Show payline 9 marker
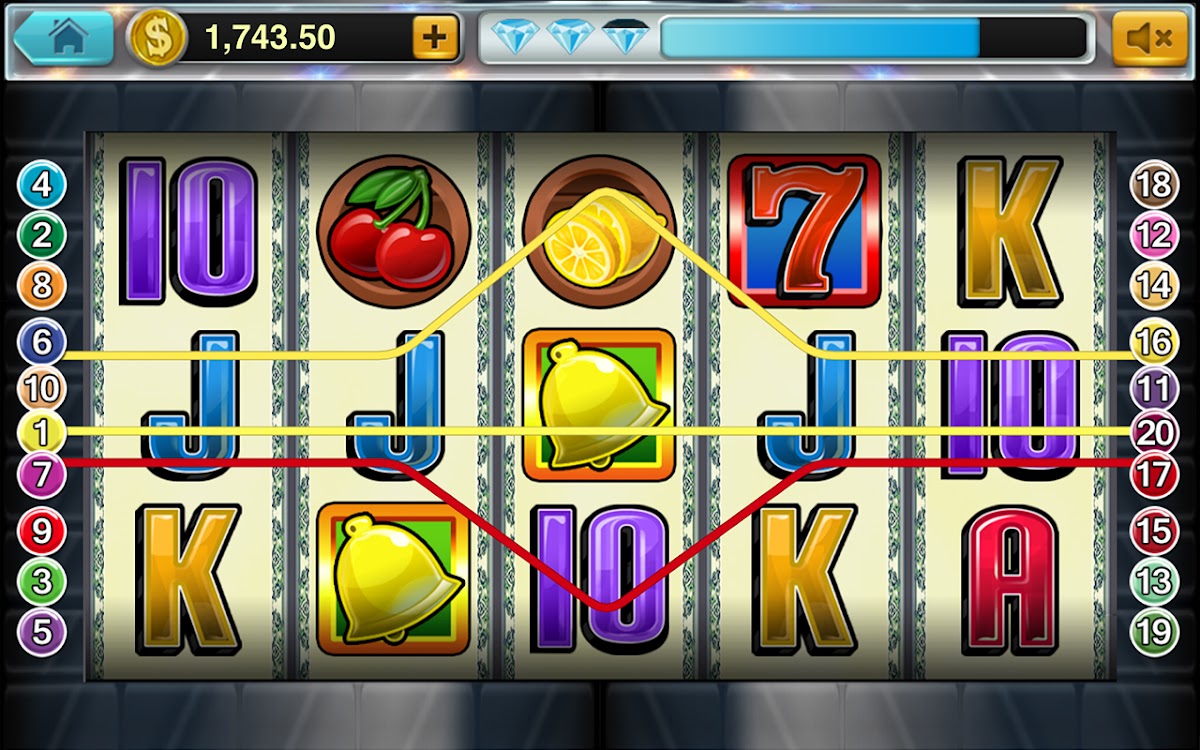The height and width of the screenshot is (750, 1200). click(x=42, y=531)
